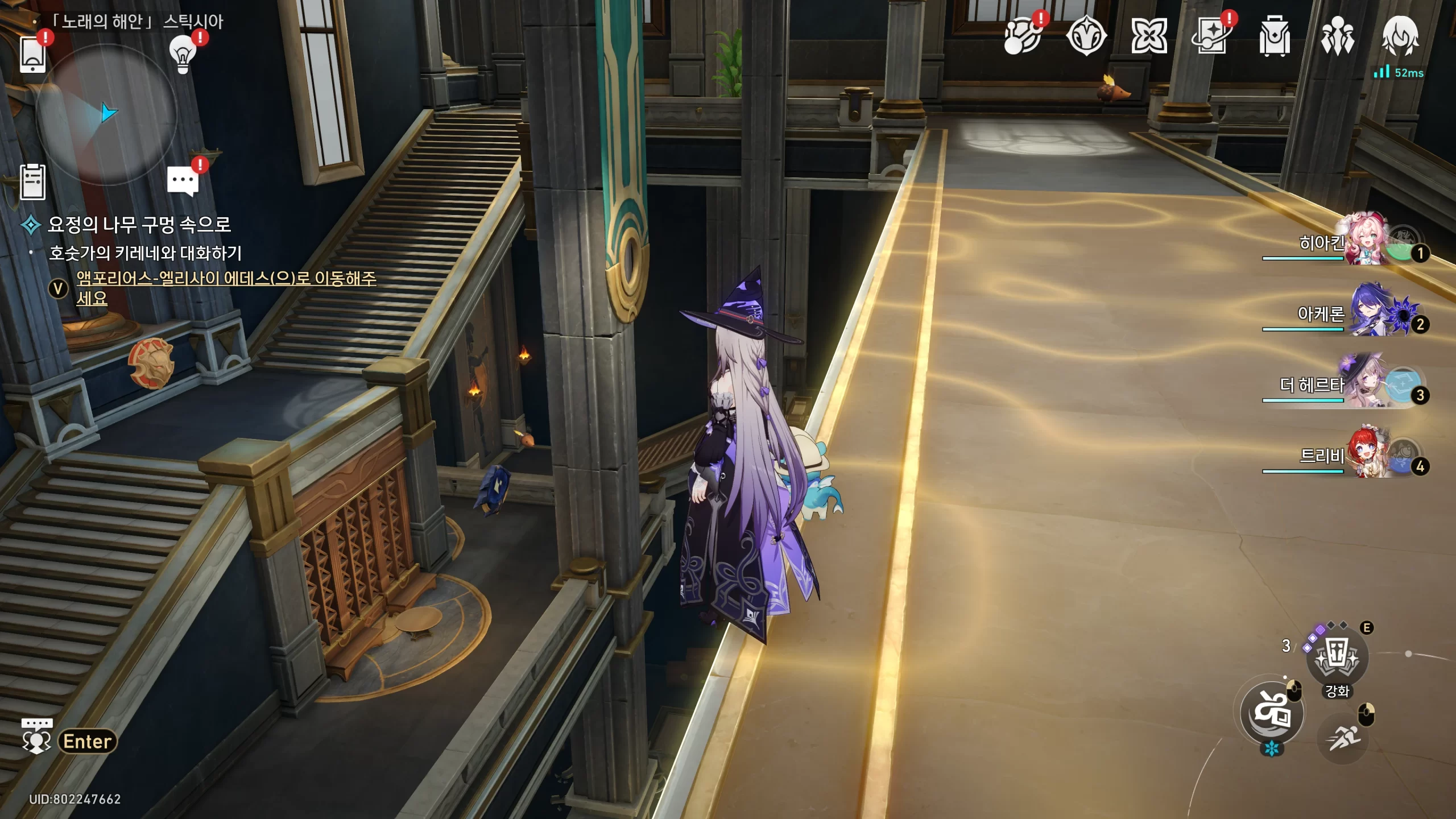Open the team lineup icon with three figures
This screenshot has width=1456, height=819.
pyautogui.click(x=1337, y=36)
